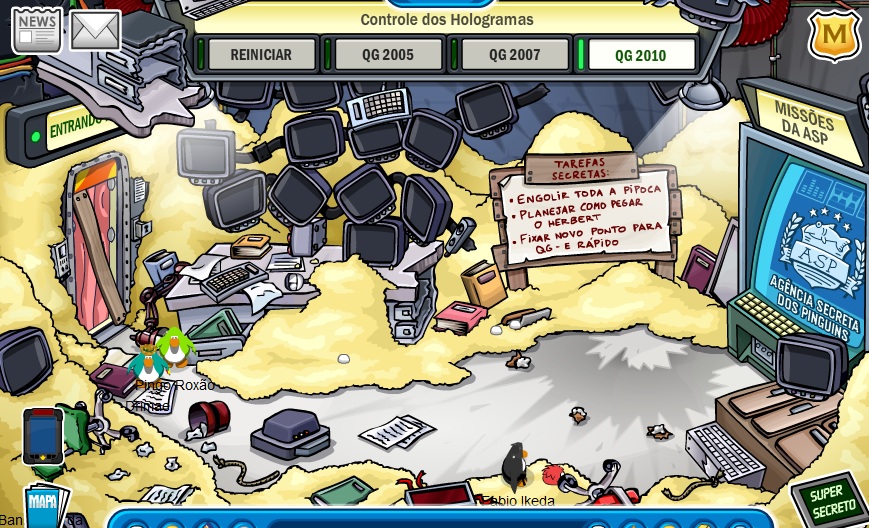Click the moderator M shield badge

click(x=834, y=36)
